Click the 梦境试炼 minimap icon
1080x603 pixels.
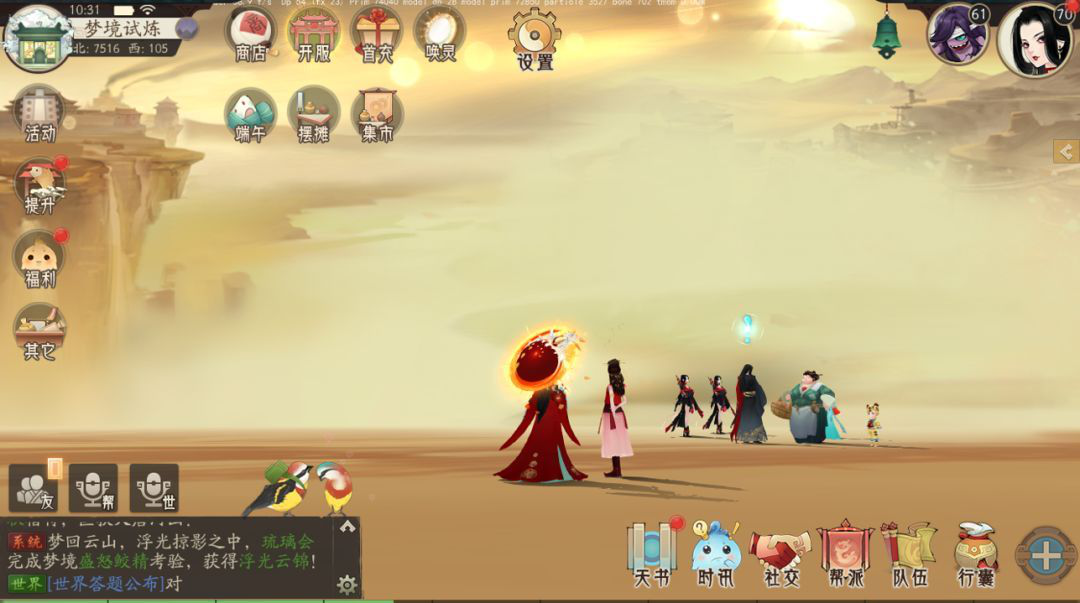[x=37, y=39]
